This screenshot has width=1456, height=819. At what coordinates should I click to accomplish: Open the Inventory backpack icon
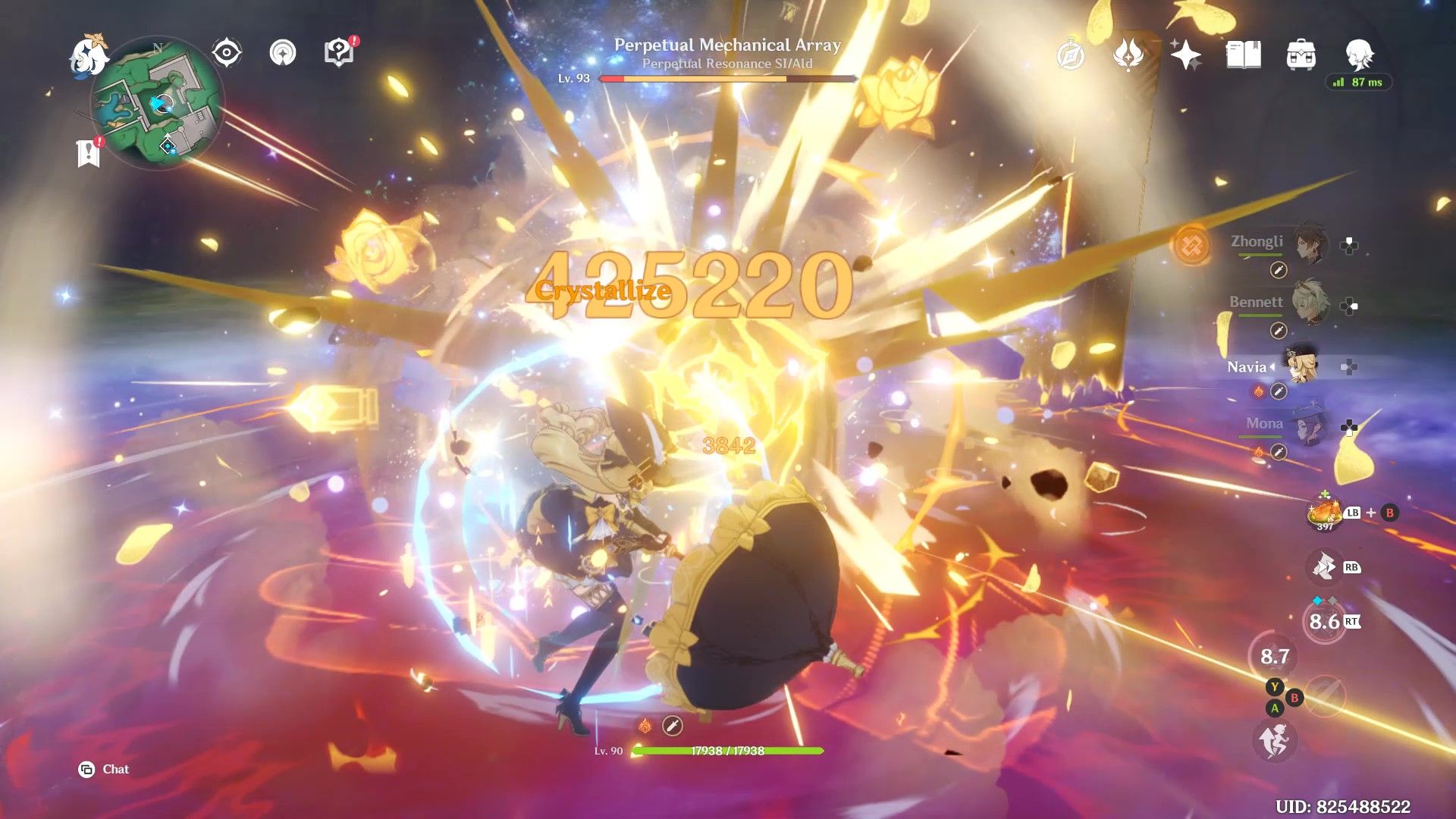point(1302,55)
